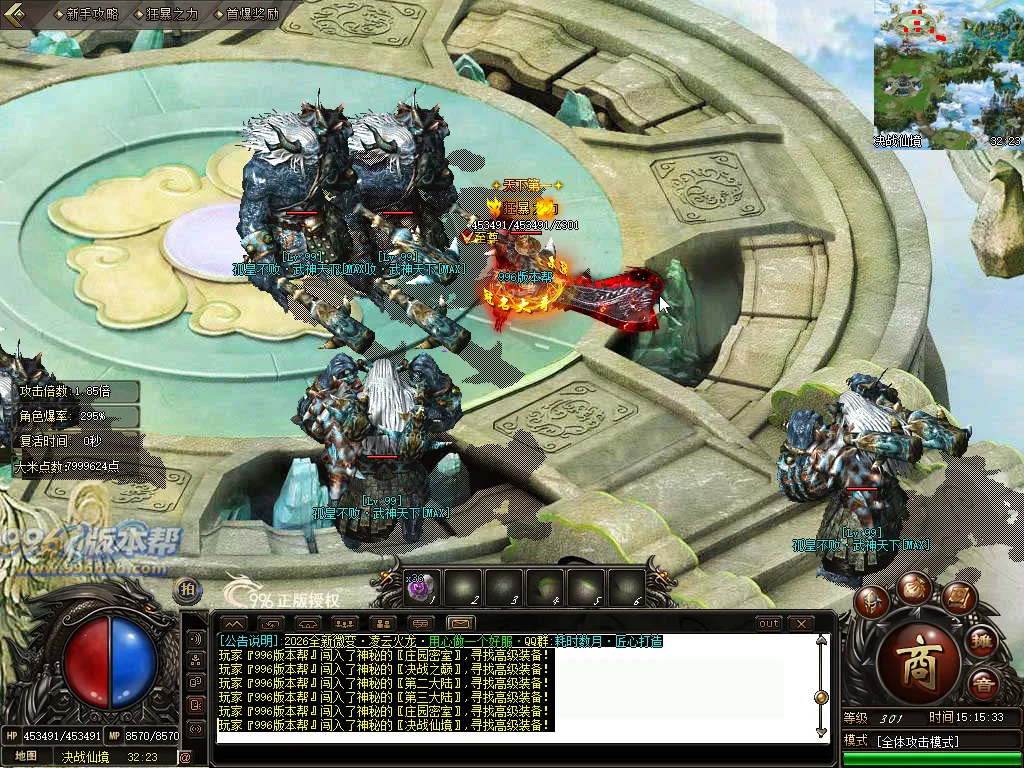Click the @ button beside the chat
Viewport: 1024px width, 768px height.
pos(185,757)
